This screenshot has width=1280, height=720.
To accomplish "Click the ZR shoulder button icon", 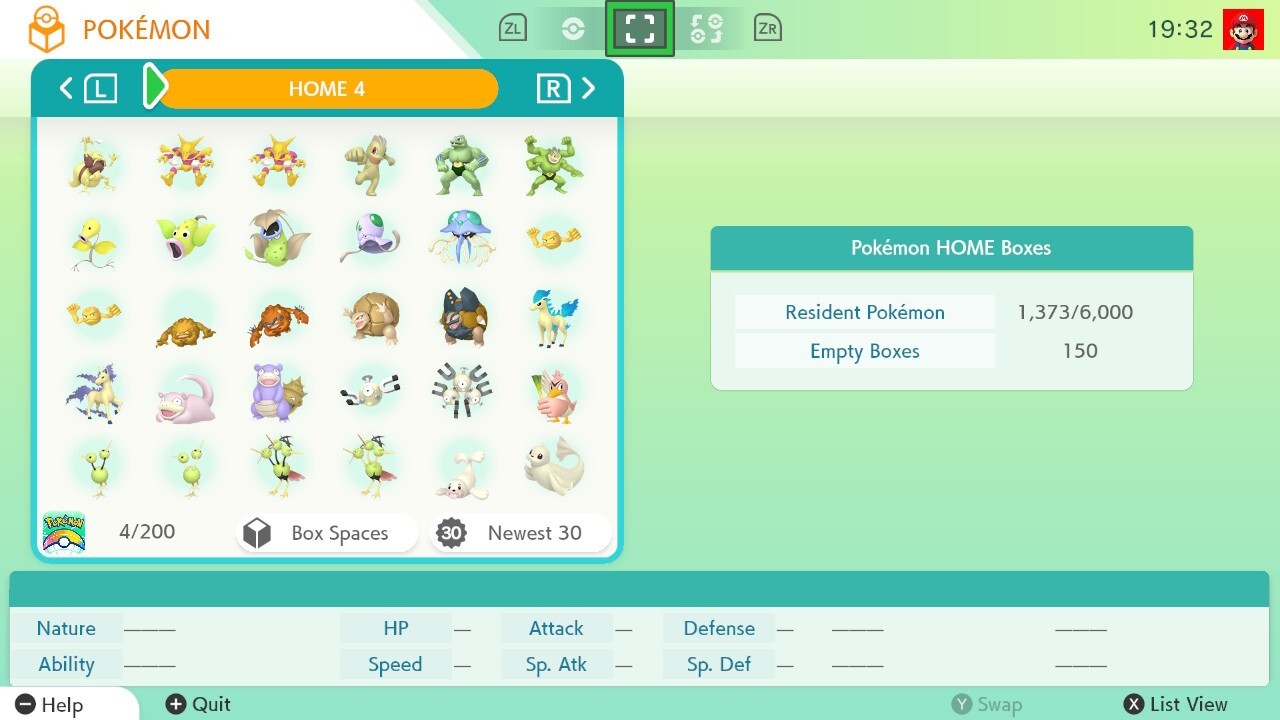I will tap(768, 28).
